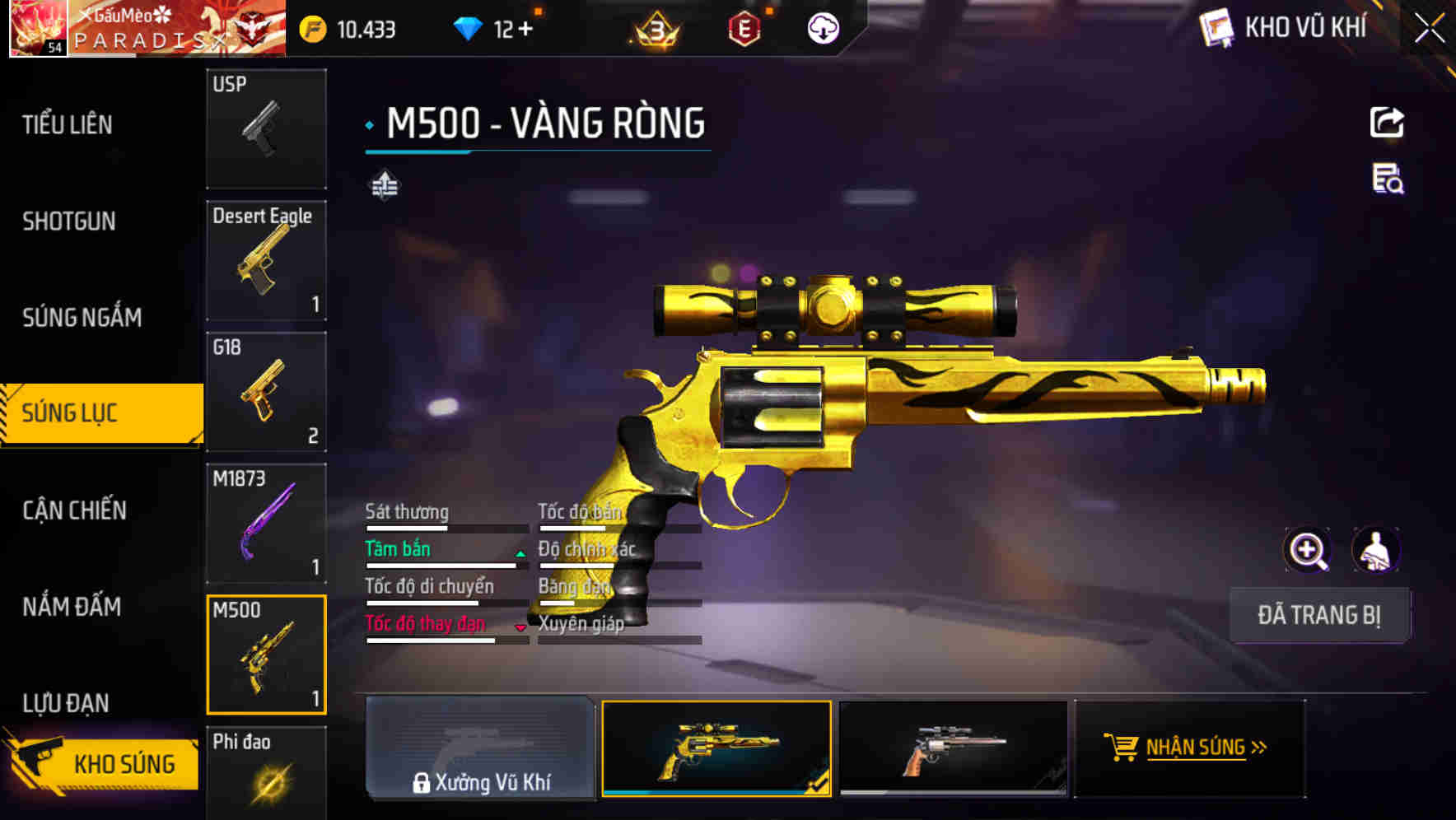The width and height of the screenshot is (1456, 820).
Task: Select the Desert Eagle in the weapon list
Action: 266,259
